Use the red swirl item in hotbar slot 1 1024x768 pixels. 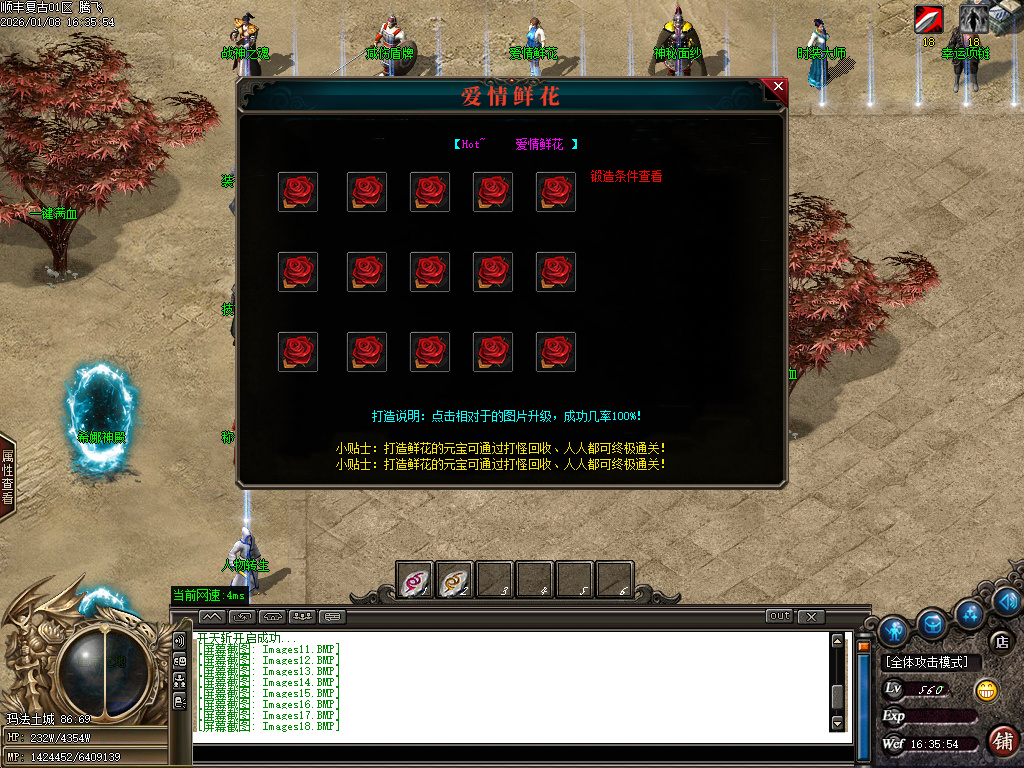(415, 580)
